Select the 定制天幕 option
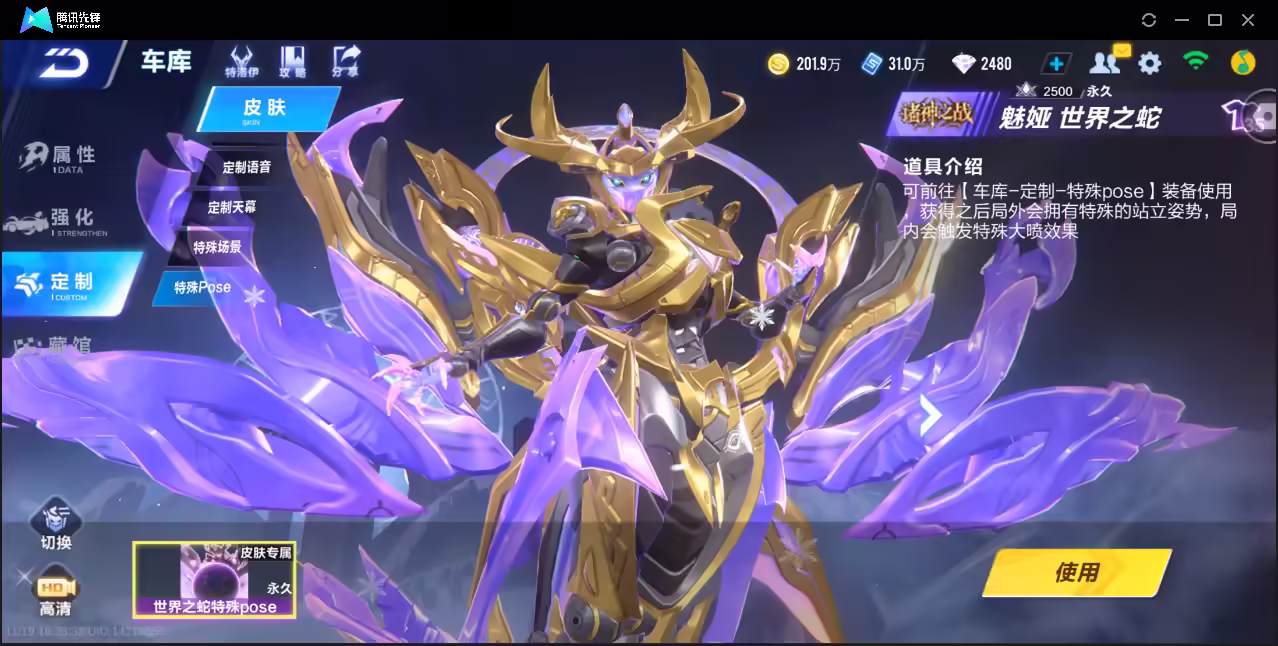 point(232,207)
